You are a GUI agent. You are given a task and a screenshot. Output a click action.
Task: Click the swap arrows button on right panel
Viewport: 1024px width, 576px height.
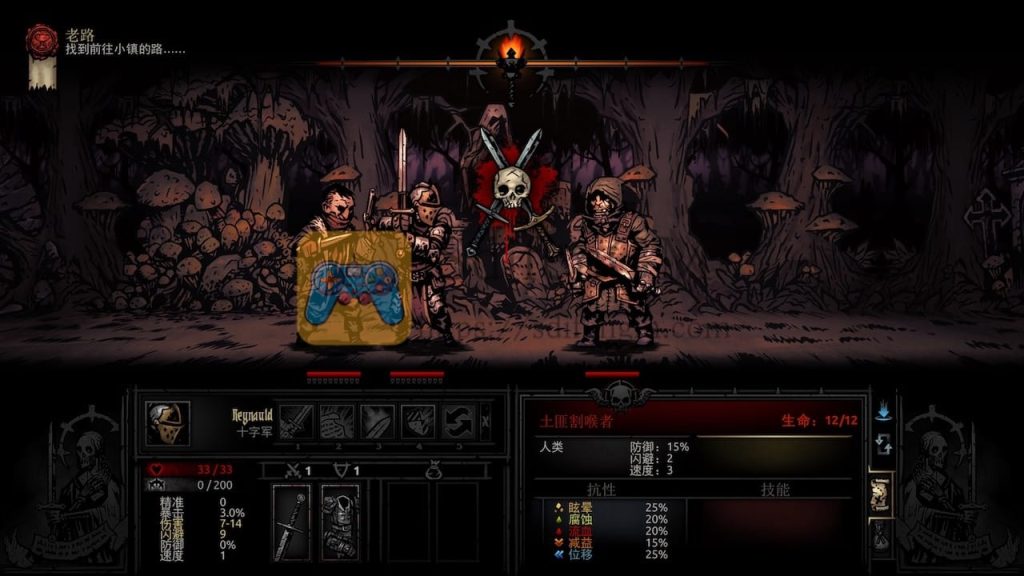(883, 444)
